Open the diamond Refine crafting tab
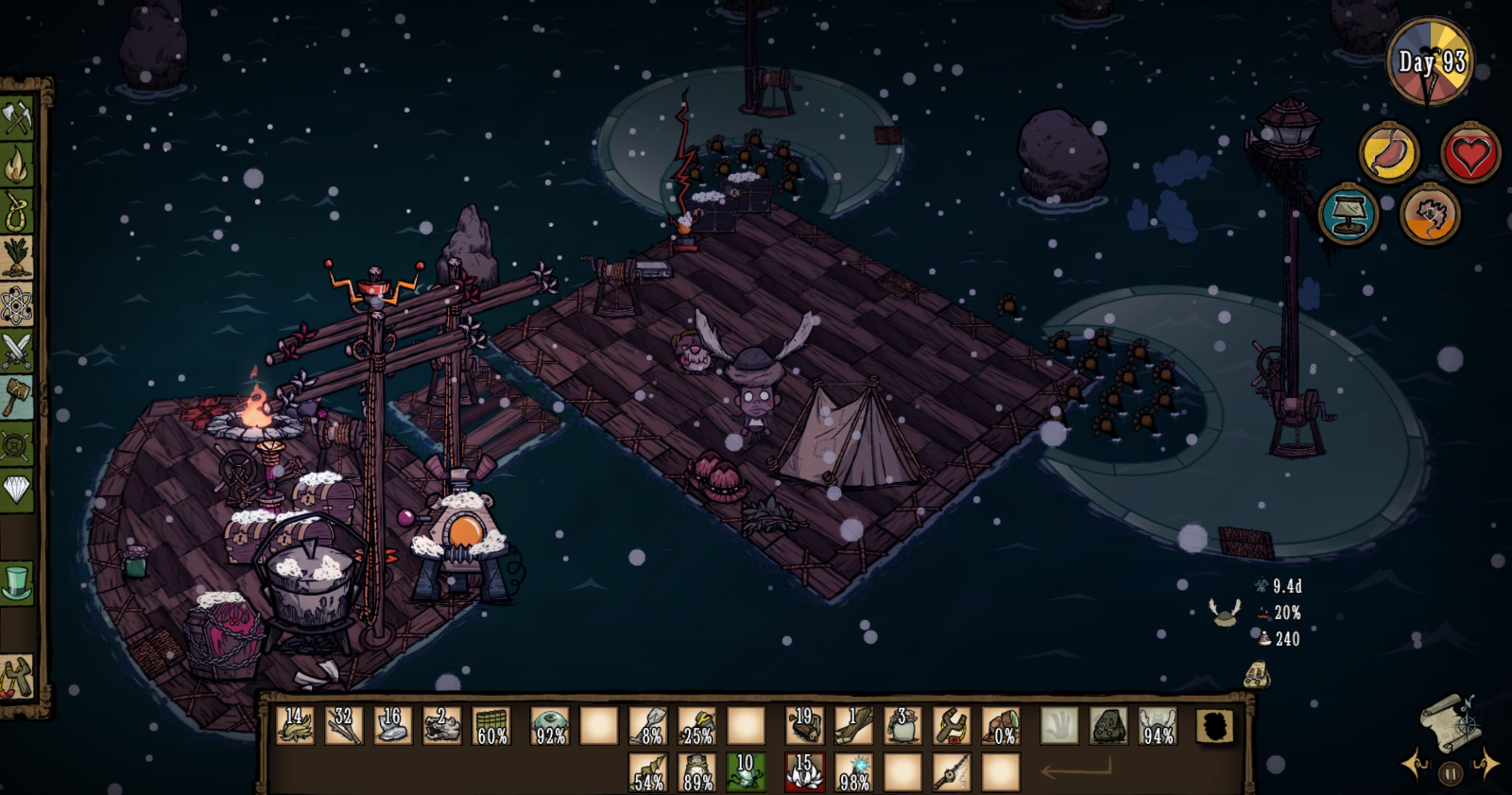Screen dimensions: 1512x795 coord(17,490)
